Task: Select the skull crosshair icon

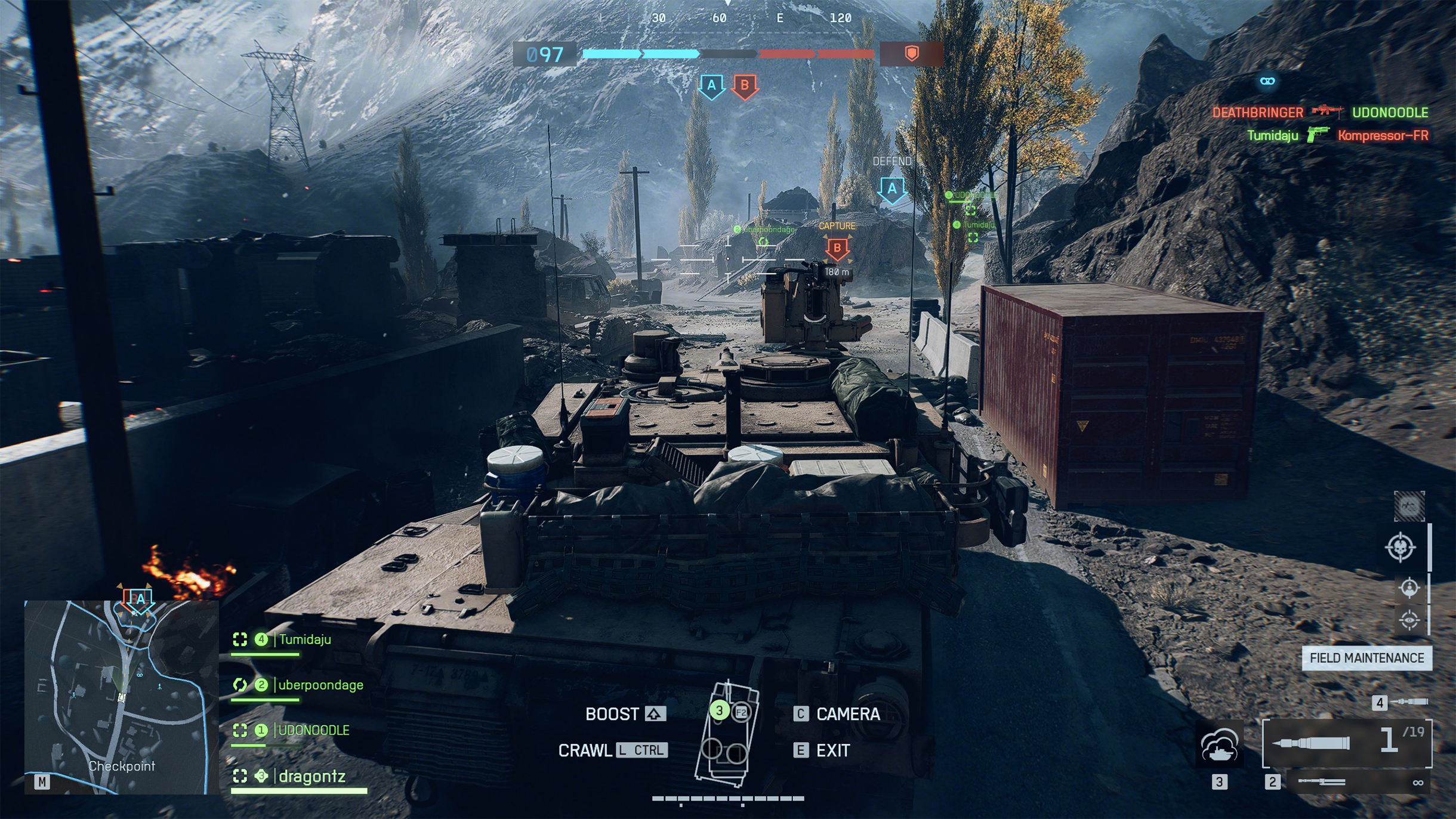Action: (1400, 548)
